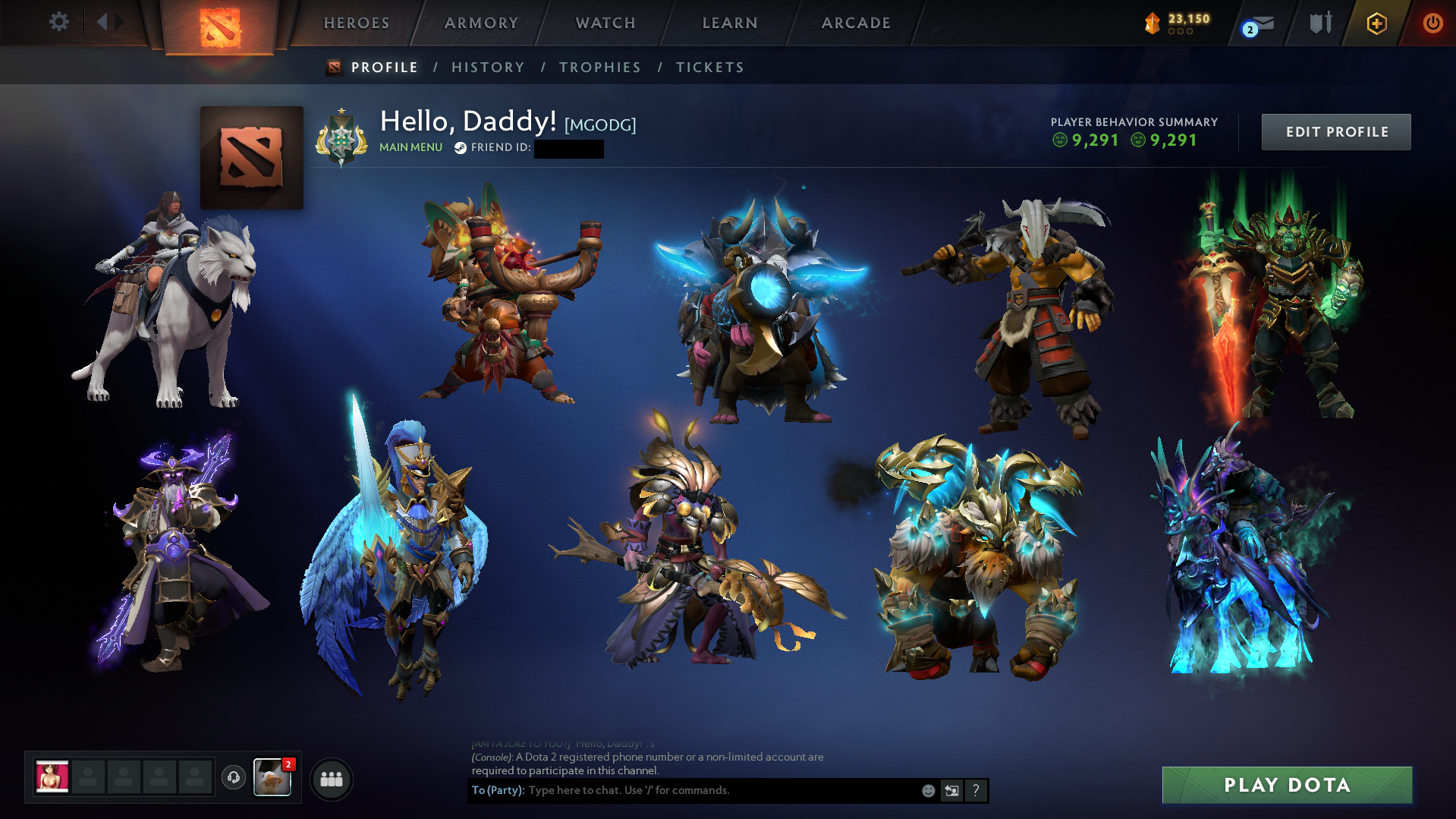Open the Armory shield-and-sword icon

1319,23
